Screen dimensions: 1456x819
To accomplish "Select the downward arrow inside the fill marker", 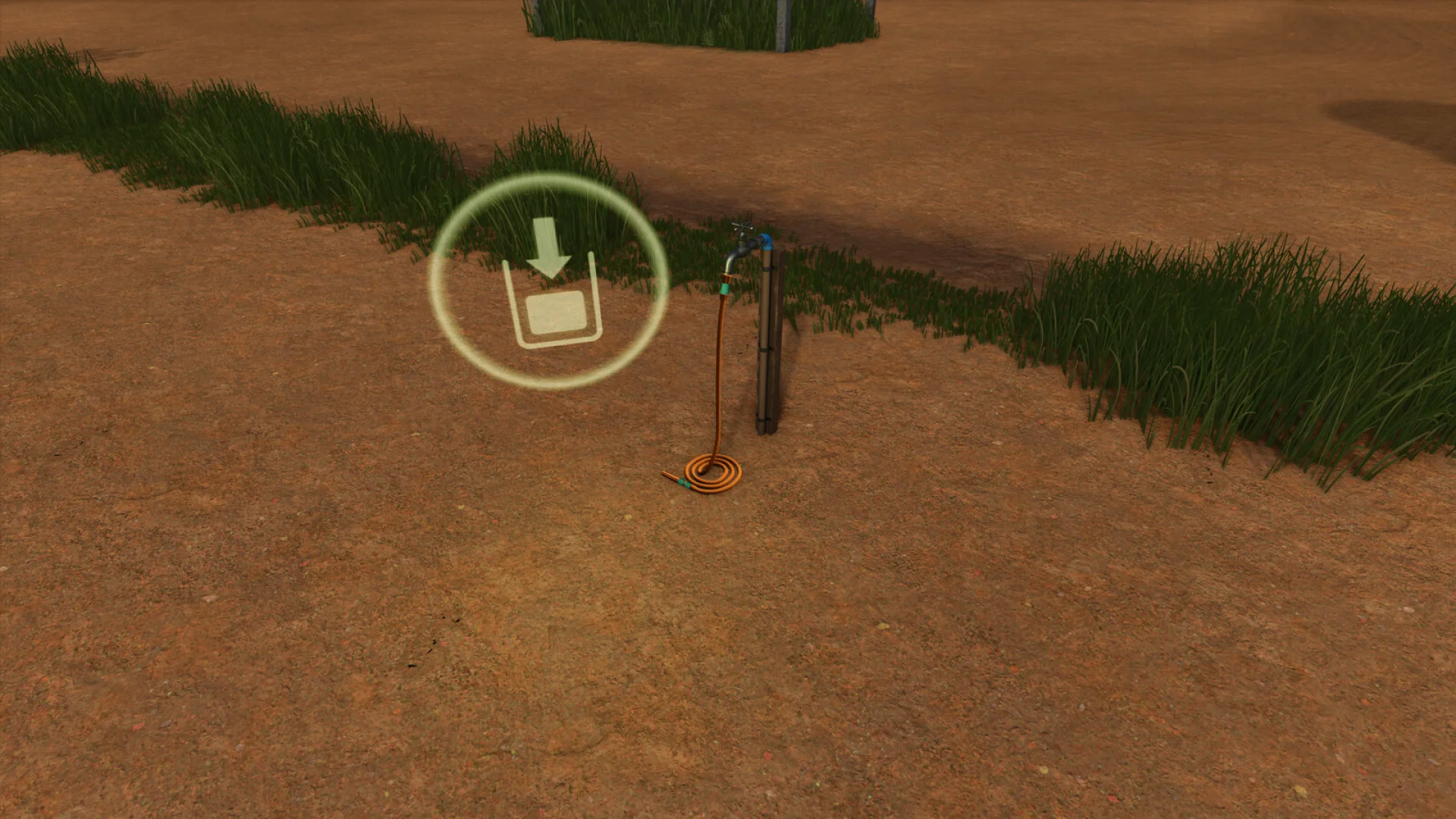I will (549, 246).
